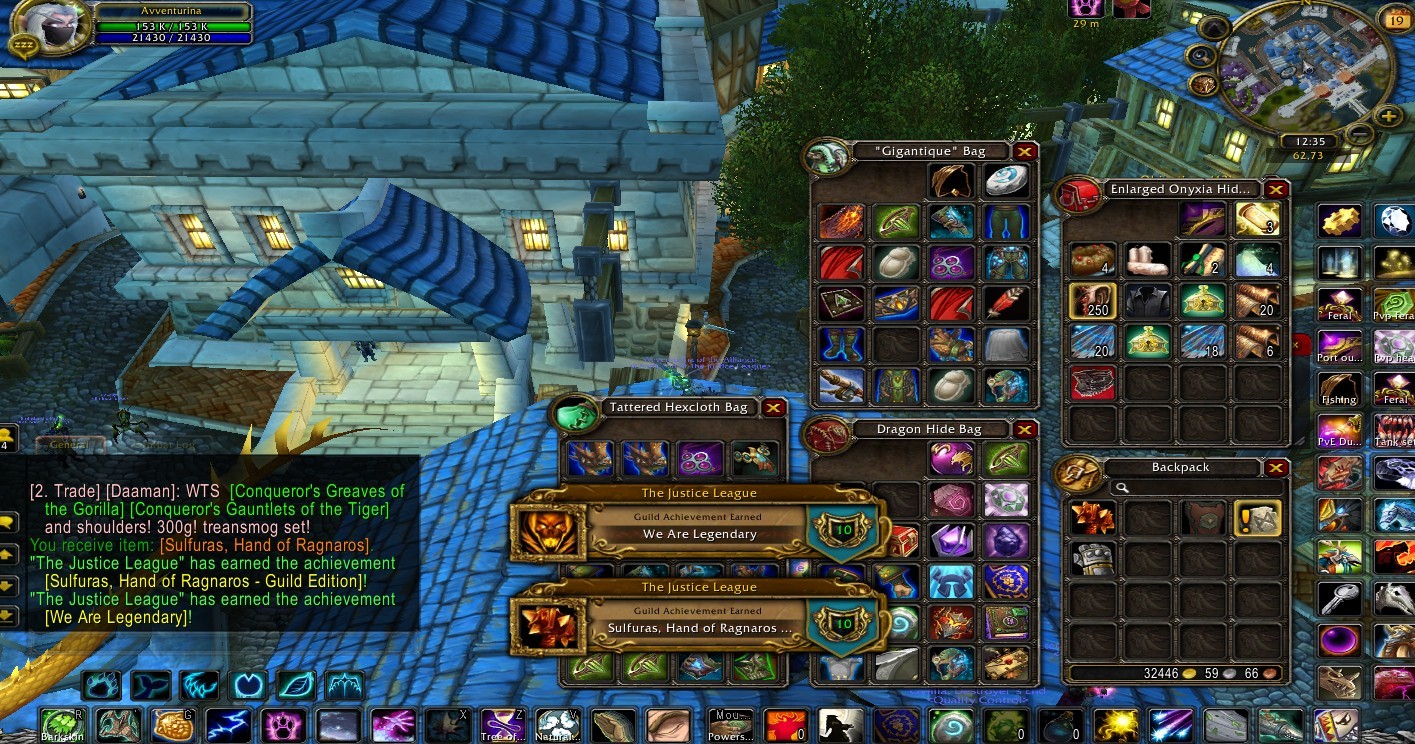
Task: Activate the Barkskin ability
Action: [x=61, y=725]
